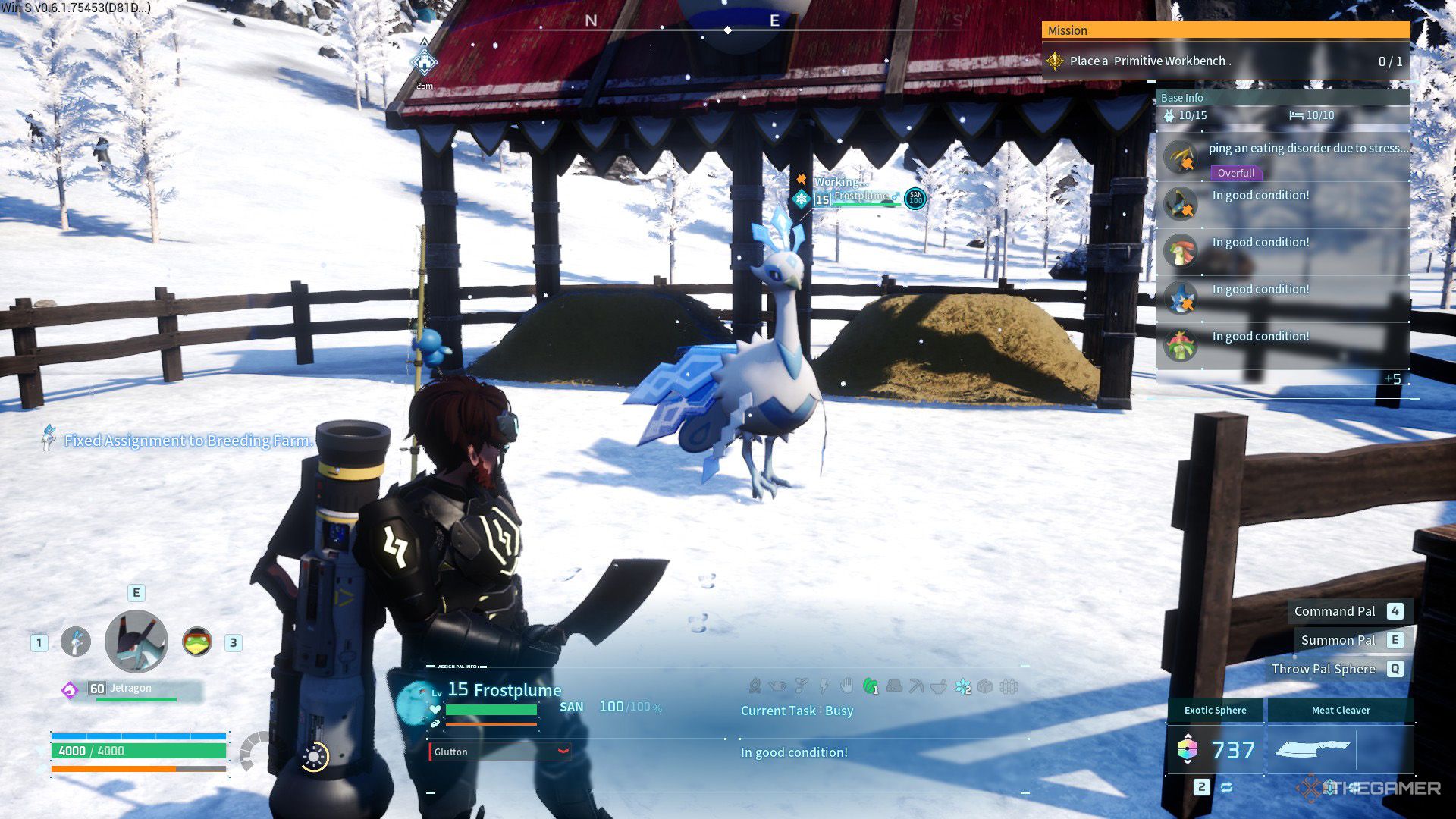This screenshot has width=1456, height=819.
Task: Expand the +5 remaining base pals
Action: pyautogui.click(x=1392, y=378)
